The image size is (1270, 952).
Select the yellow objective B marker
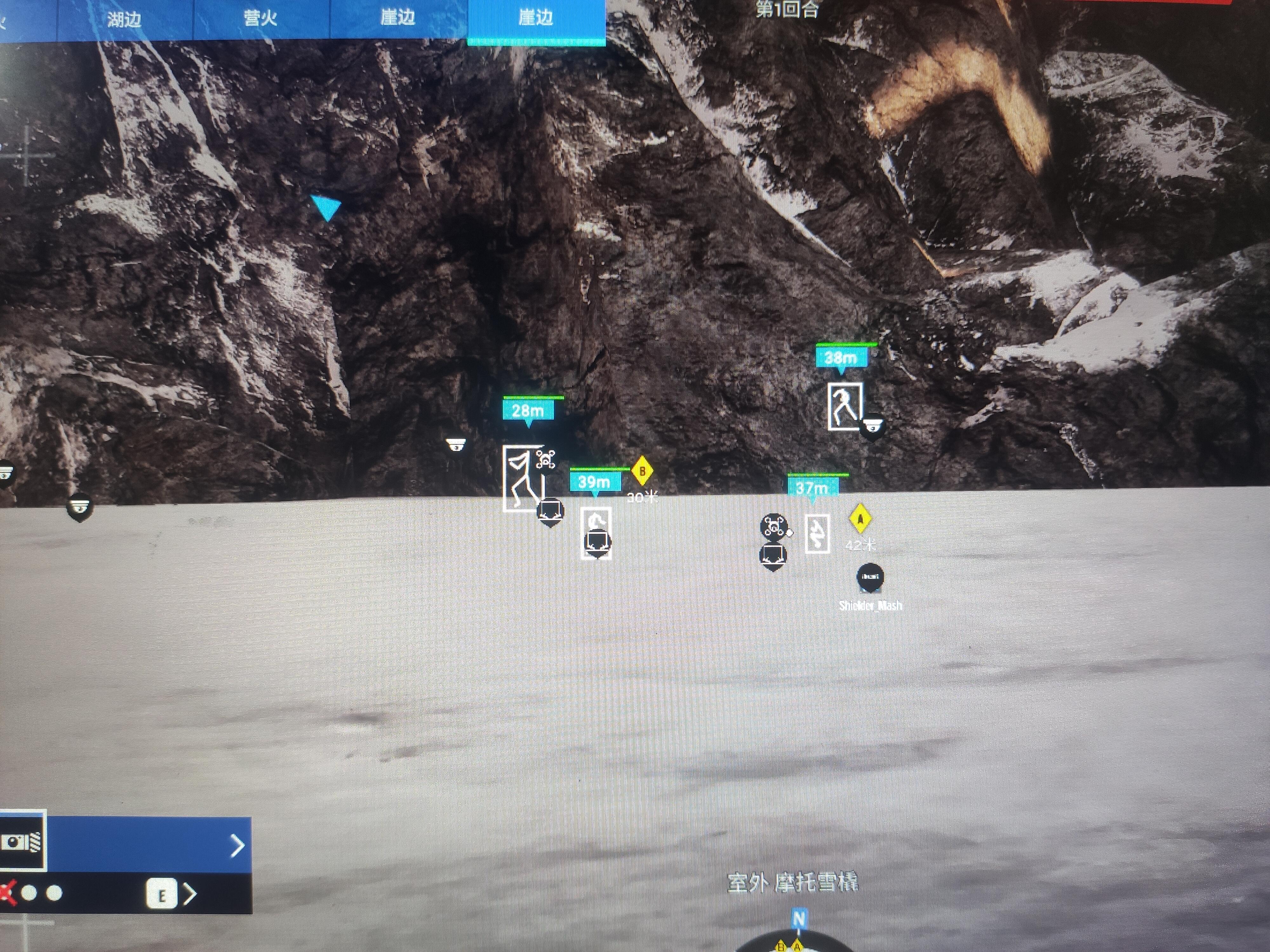click(x=642, y=471)
